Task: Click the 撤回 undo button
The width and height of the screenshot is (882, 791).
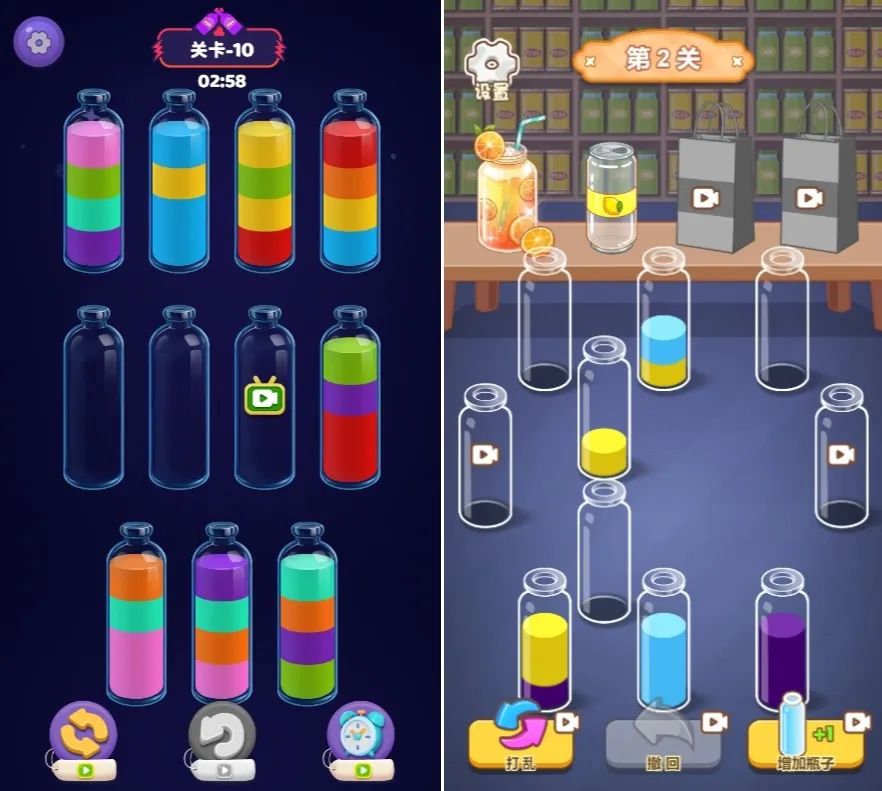Action: [663, 743]
